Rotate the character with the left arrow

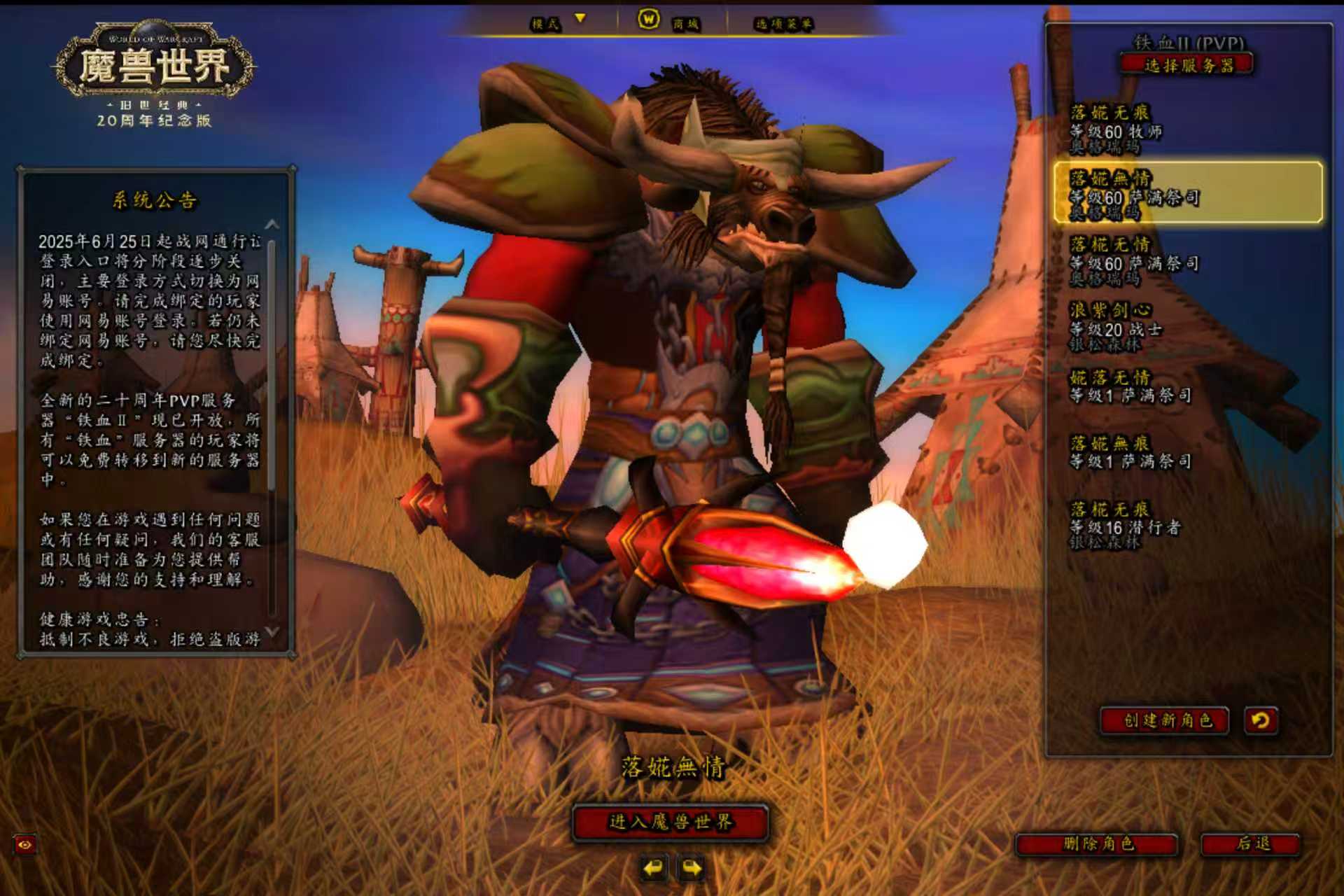click(x=653, y=869)
